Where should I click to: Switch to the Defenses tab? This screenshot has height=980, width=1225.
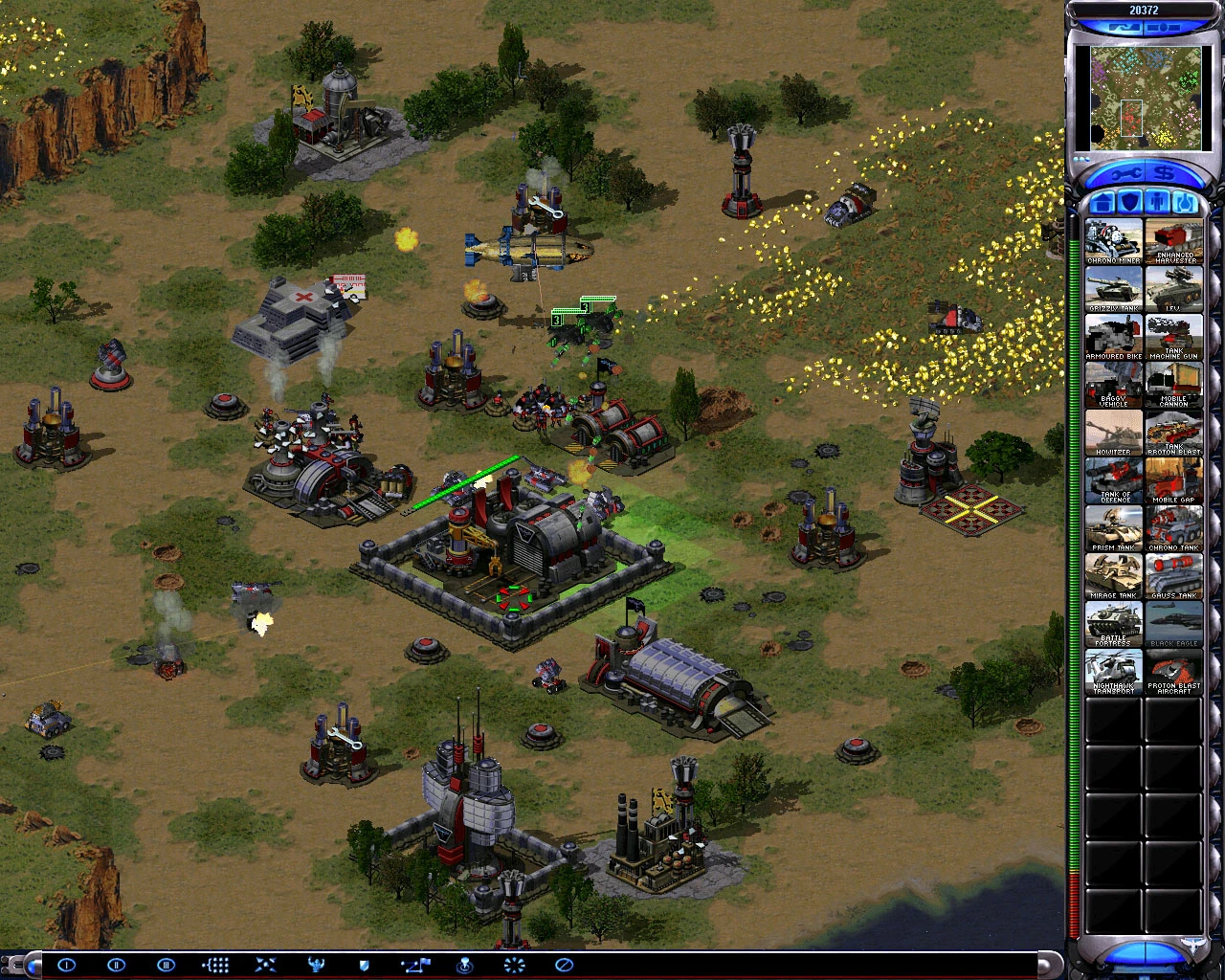click(1131, 202)
